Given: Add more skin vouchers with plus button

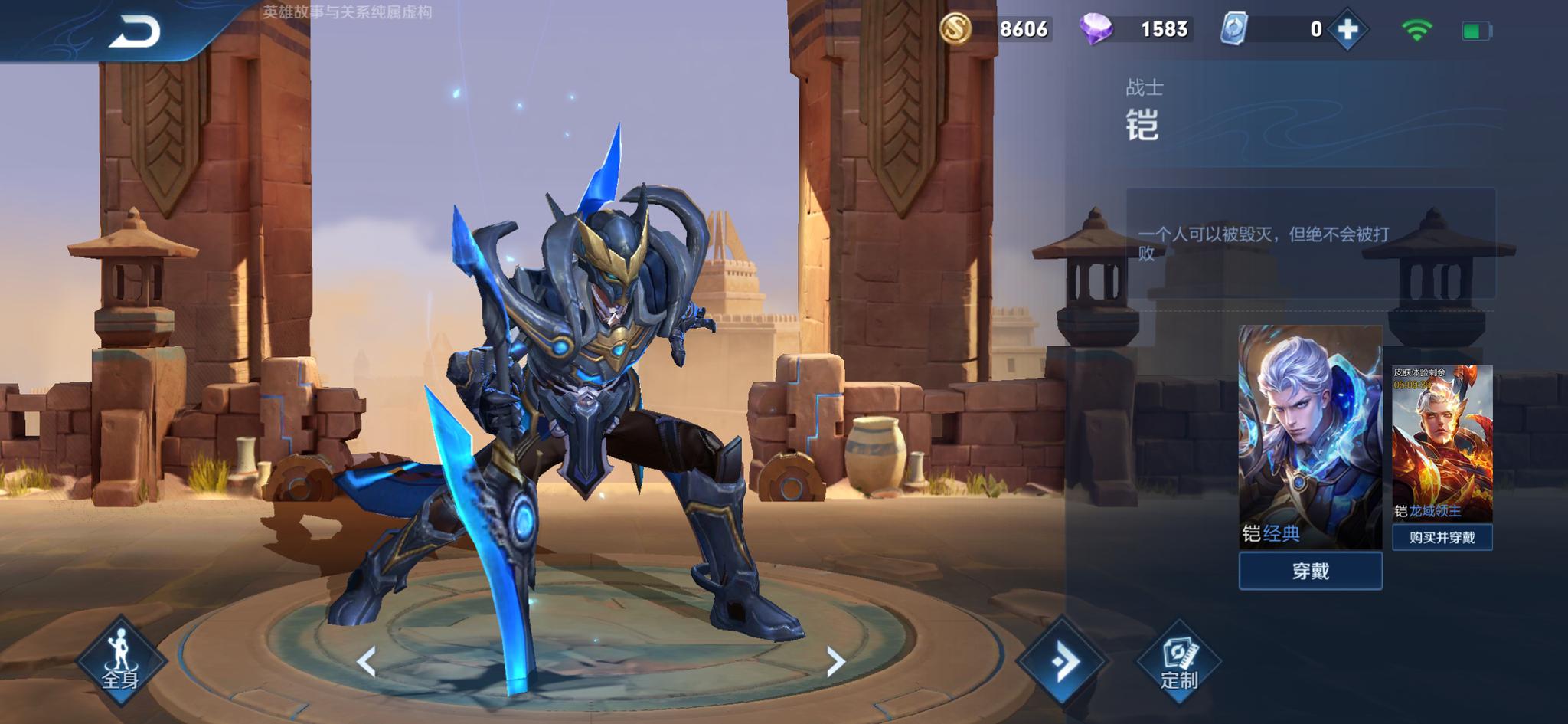Looking at the screenshot, I should [x=1347, y=30].
